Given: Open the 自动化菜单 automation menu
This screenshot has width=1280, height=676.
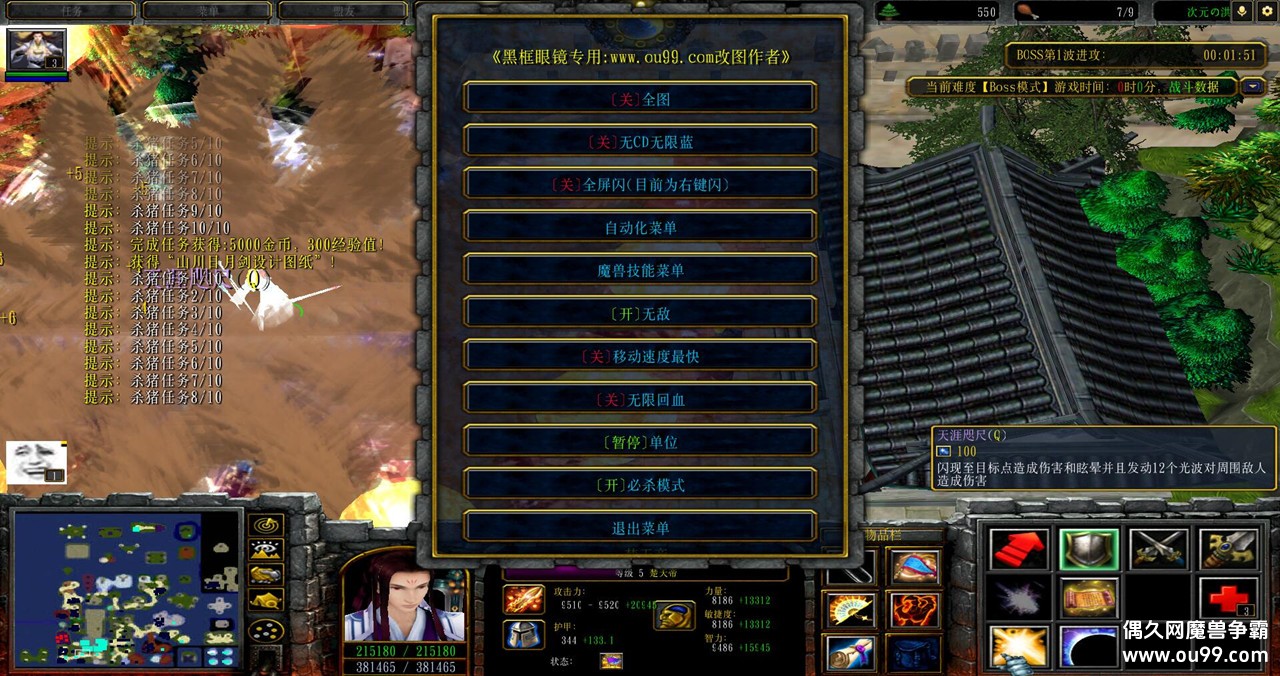Looking at the screenshot, I should [x=640, y=228].
